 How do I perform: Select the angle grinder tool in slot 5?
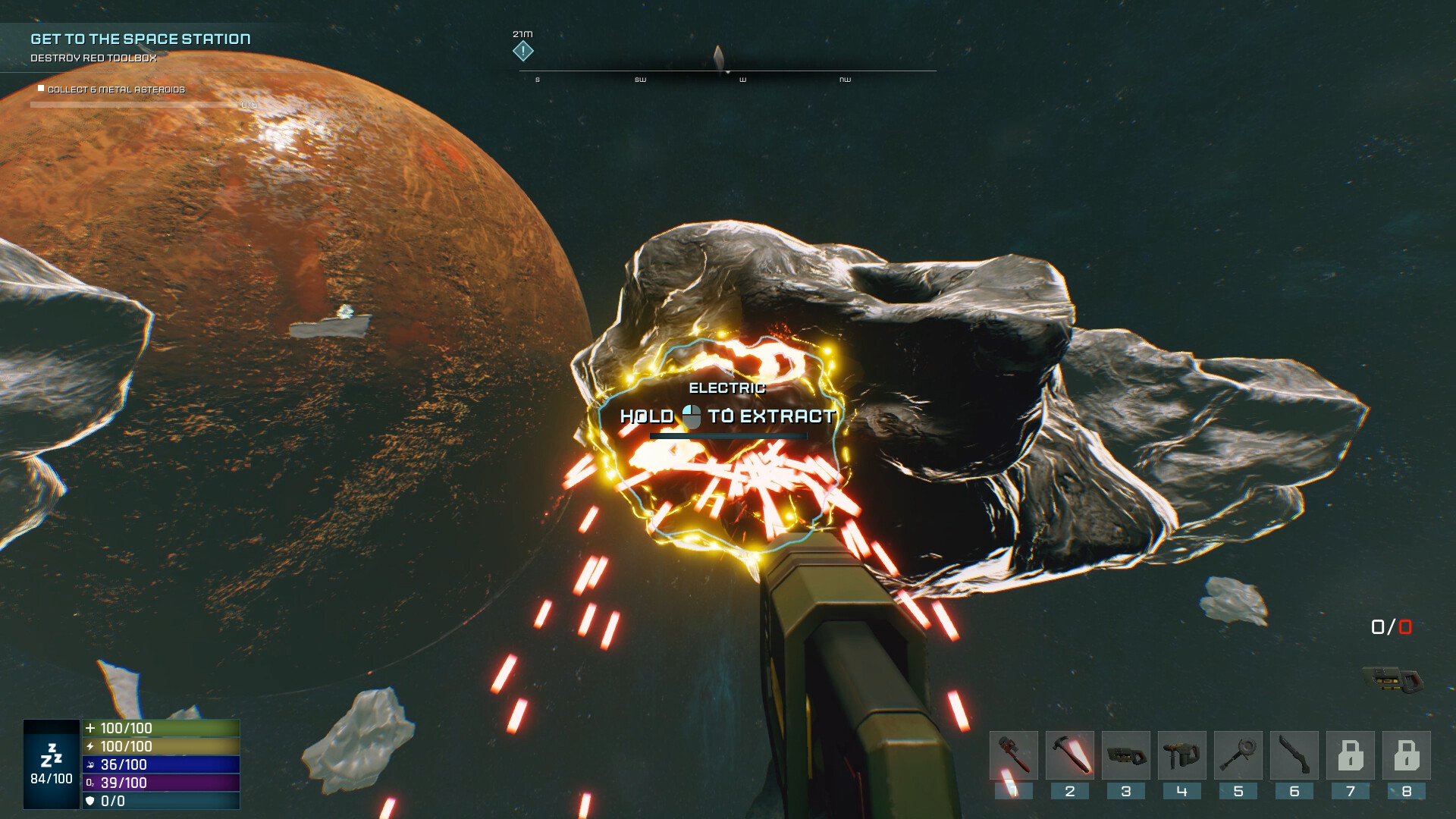1238,755
